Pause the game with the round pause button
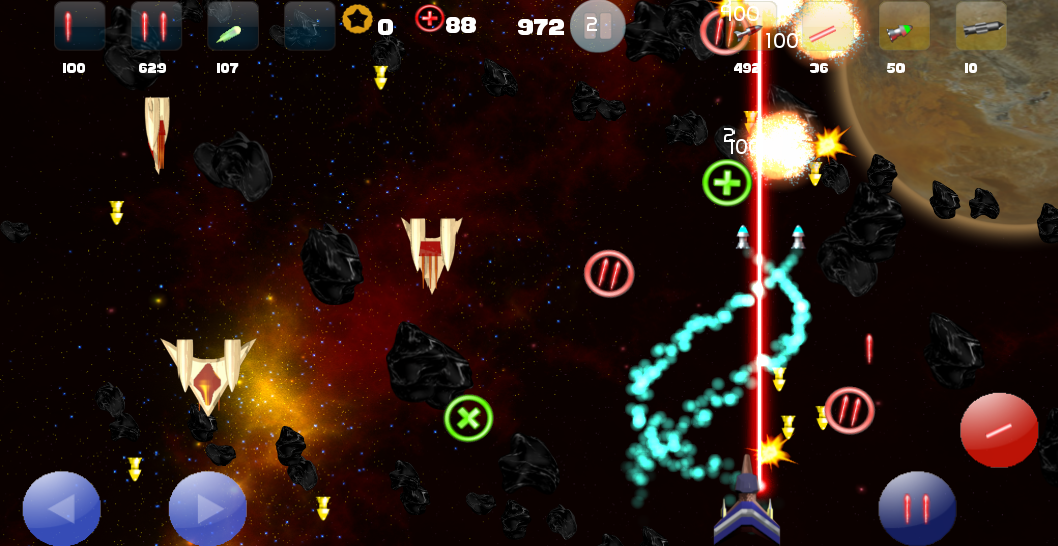 [597, 26]
